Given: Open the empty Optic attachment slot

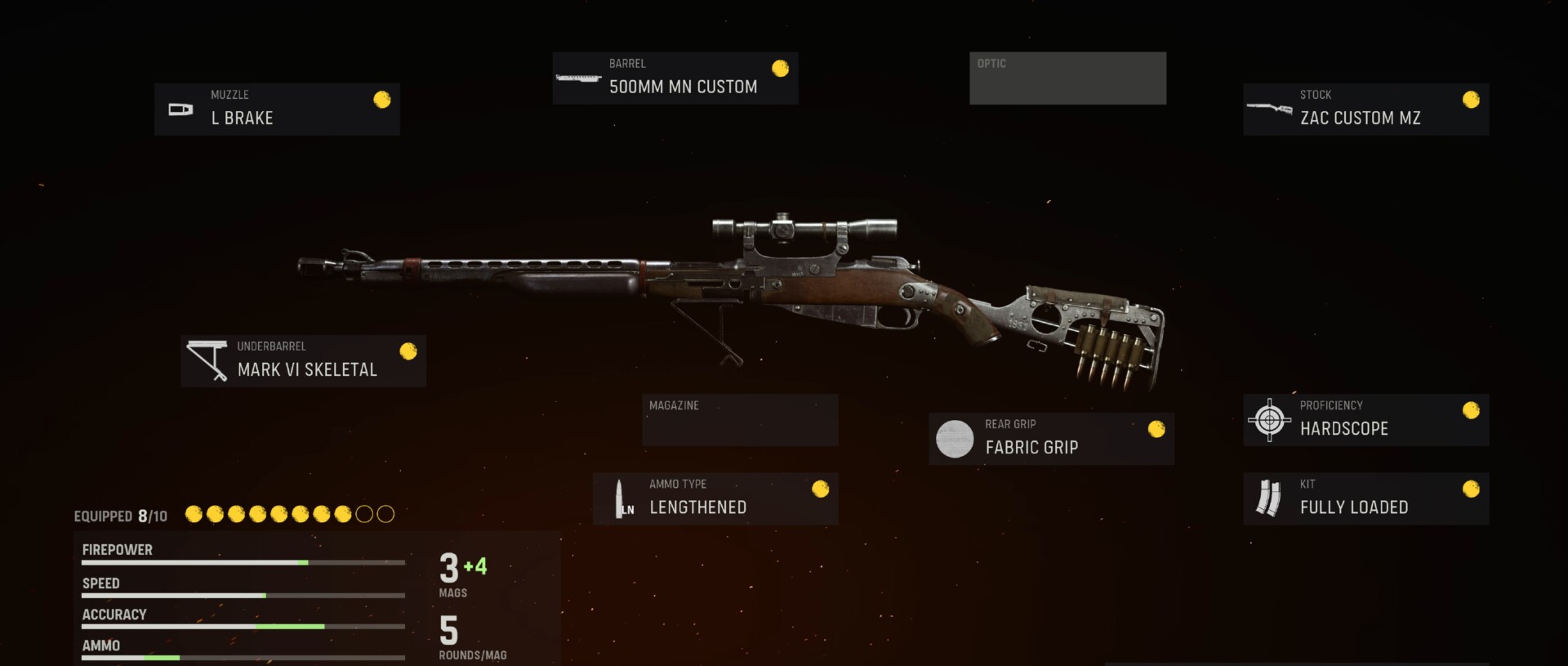Looking at the screenshot, I should (x=1067, y=78).
